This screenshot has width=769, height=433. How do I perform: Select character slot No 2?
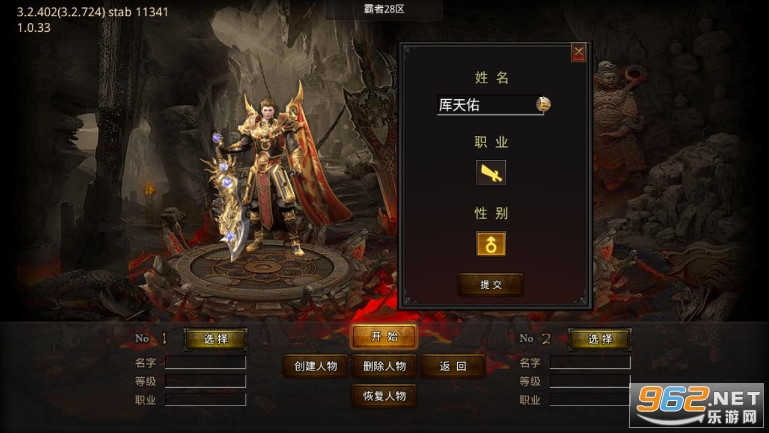(x=599, y=339)
